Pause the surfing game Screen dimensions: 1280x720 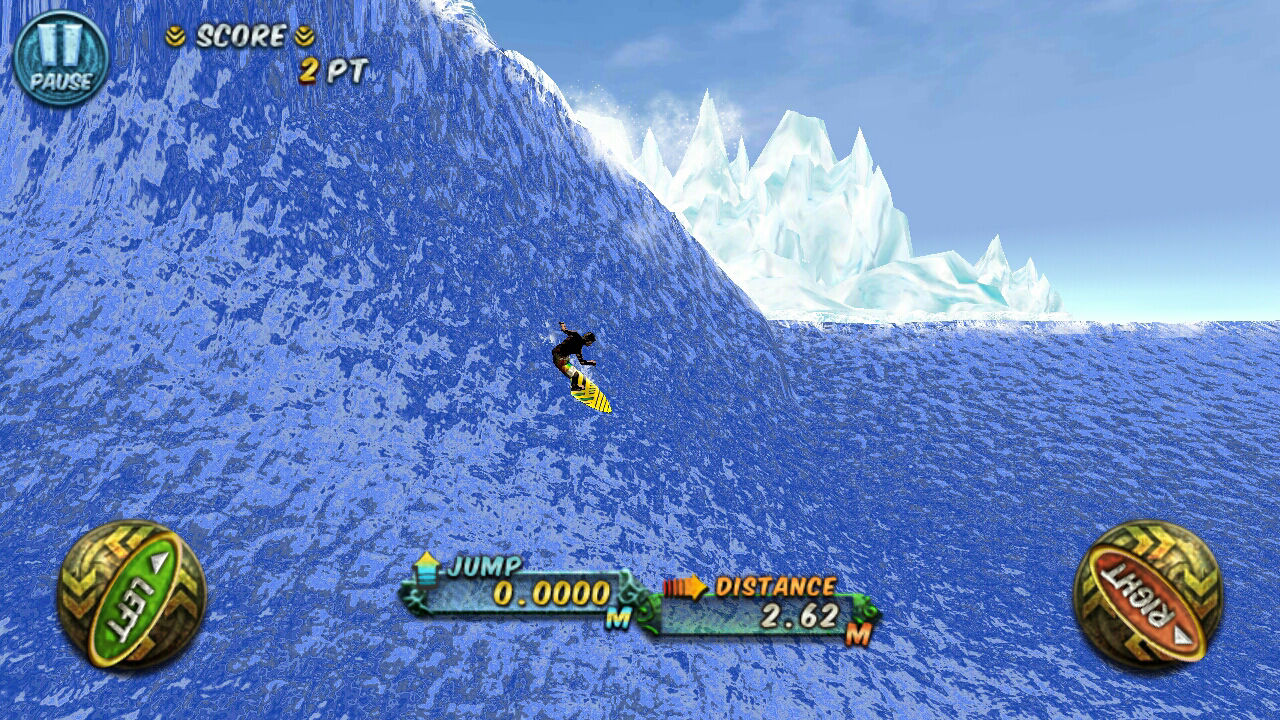pos(60,58)
